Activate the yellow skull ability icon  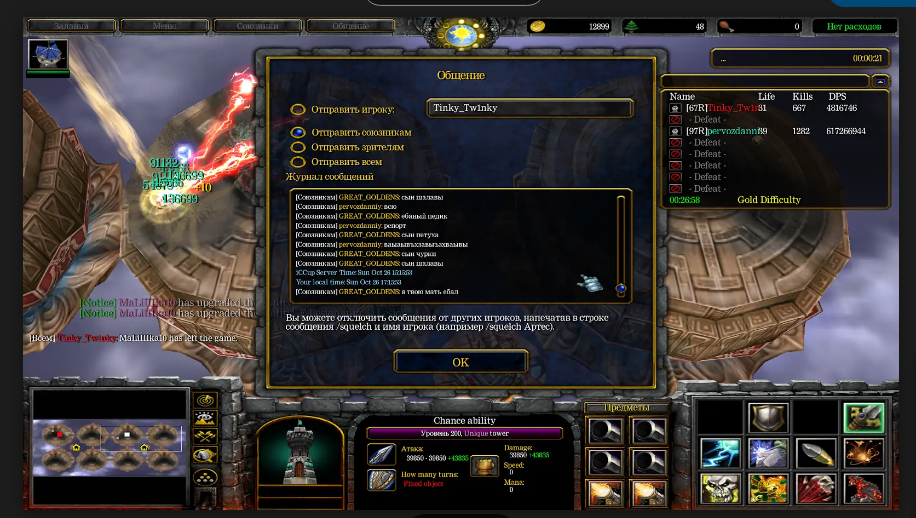[x=720, y=488]
